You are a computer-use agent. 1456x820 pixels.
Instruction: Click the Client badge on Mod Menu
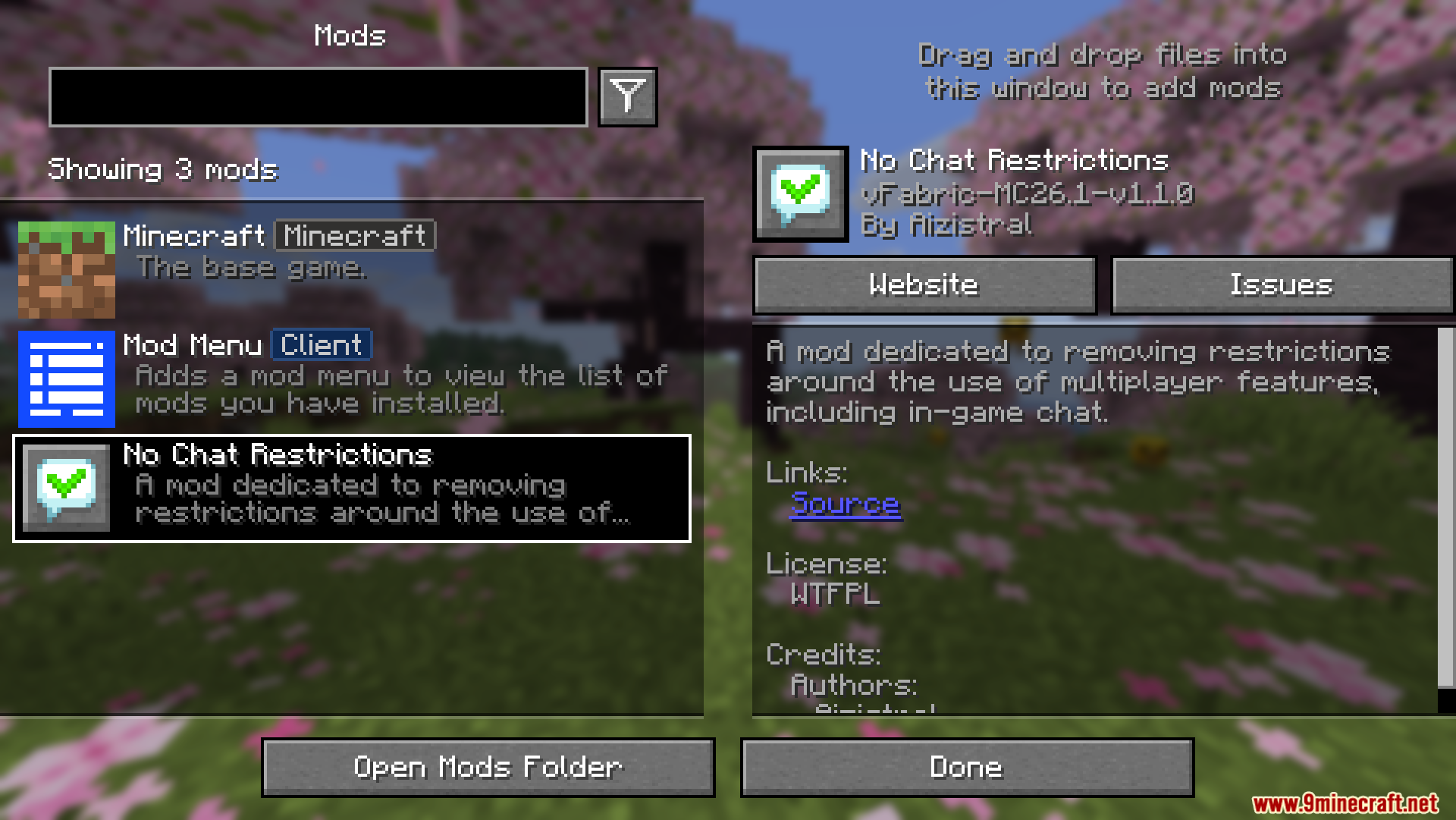click(x=321, y=345)
